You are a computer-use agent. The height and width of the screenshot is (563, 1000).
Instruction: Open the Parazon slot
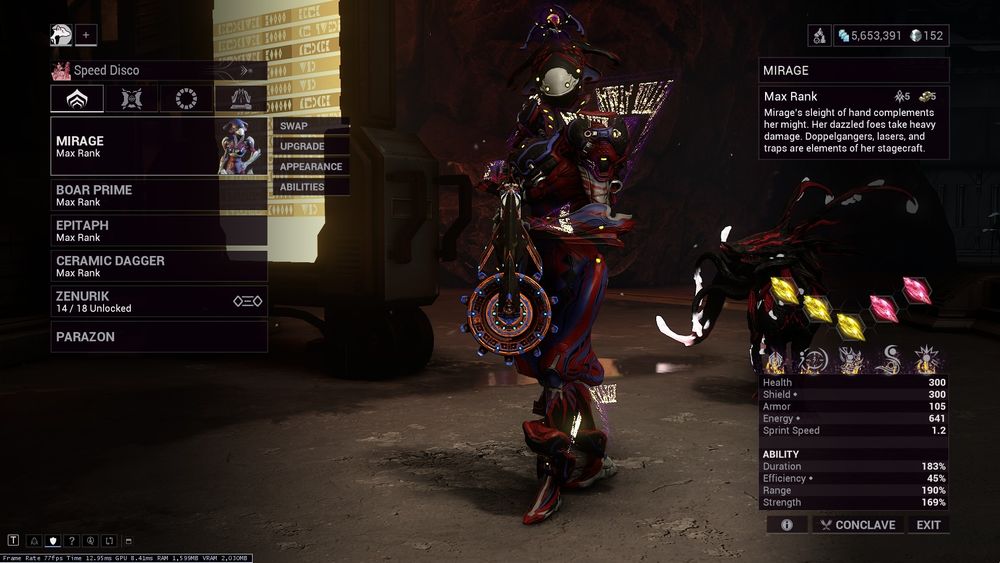pos(159,337)
